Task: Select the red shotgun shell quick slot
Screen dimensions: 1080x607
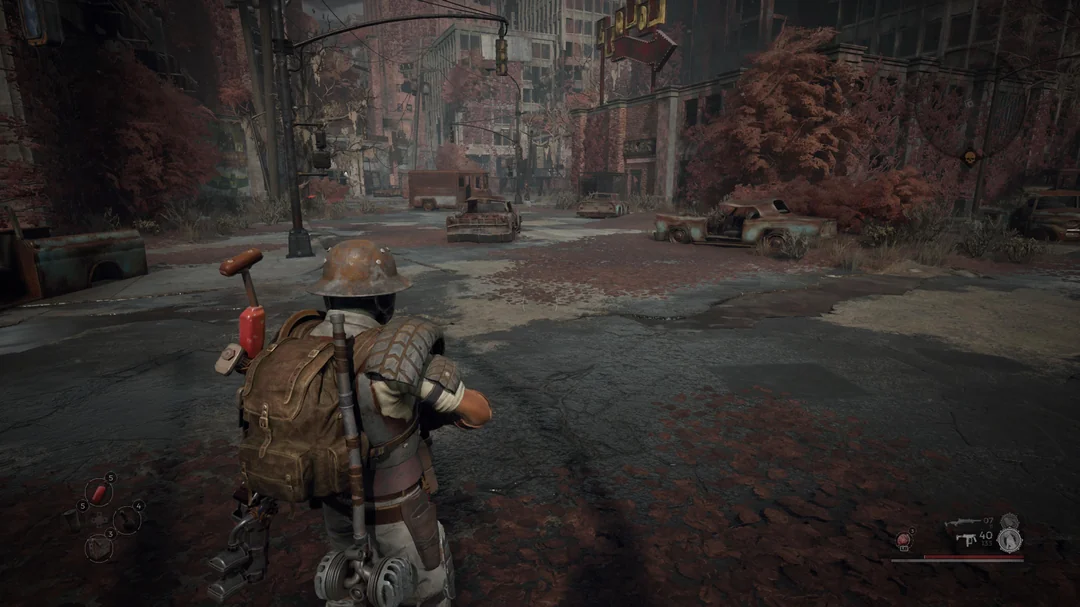Action: tap(99, 492)
